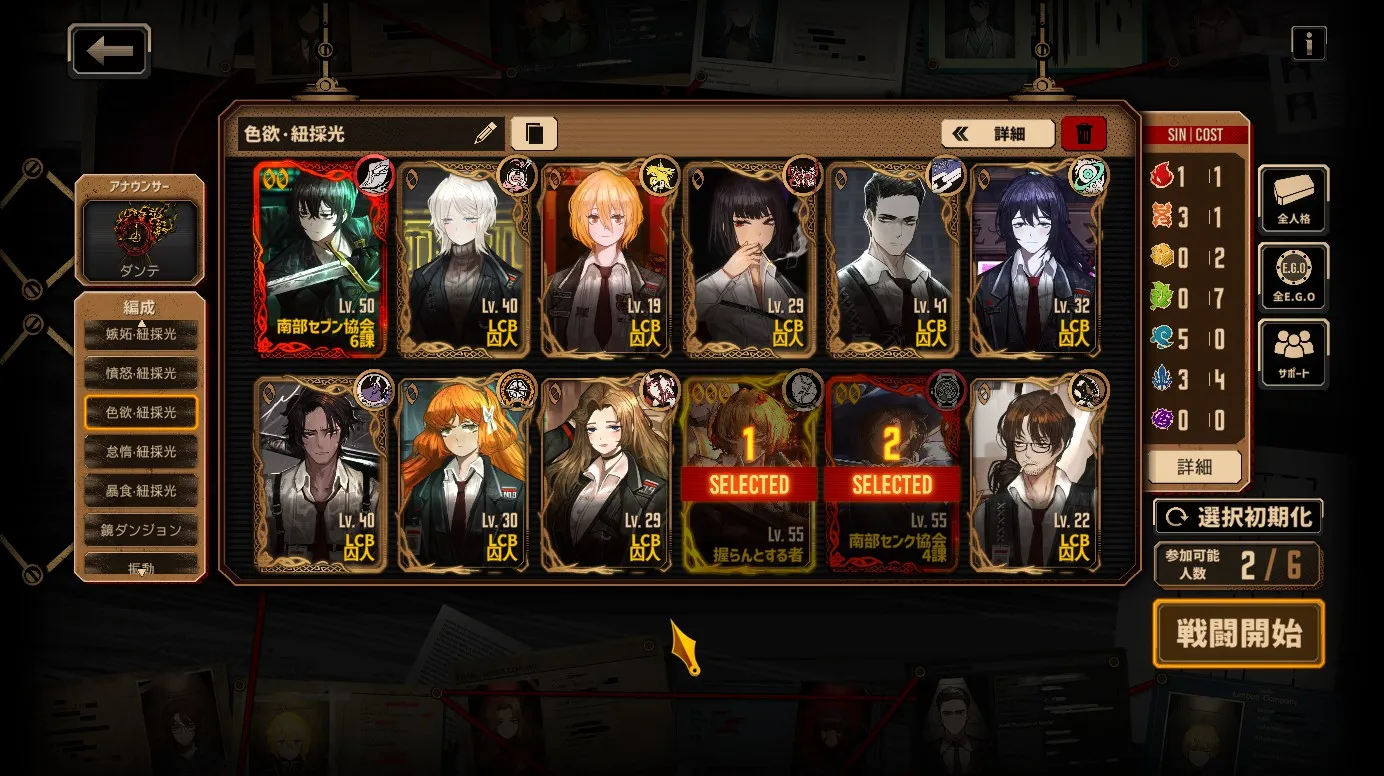1384x776 pixels.
Task: Open the 全E.G.O list
Action: click(1293, 276)
